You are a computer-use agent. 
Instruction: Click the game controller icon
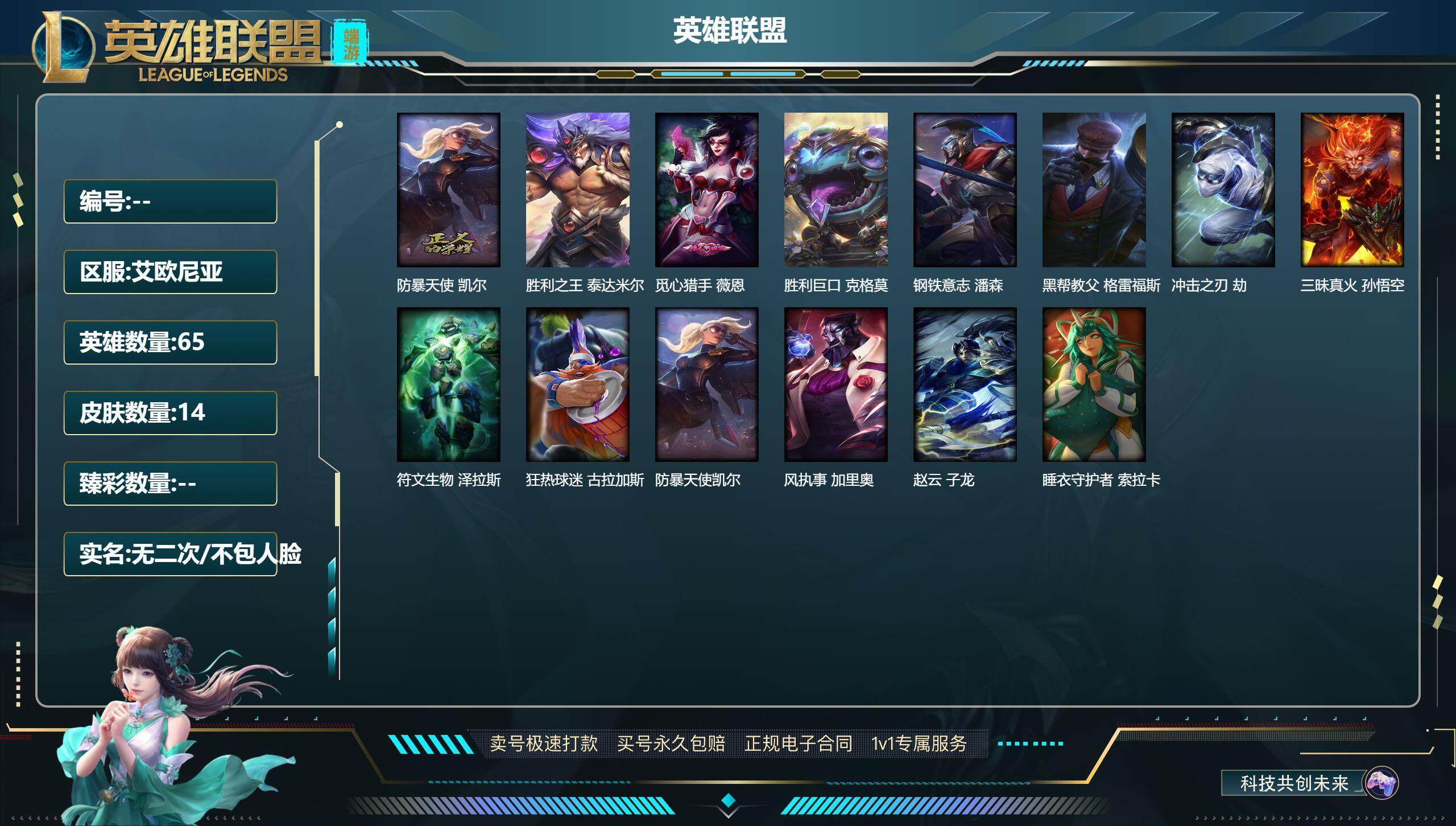pyautogui.click(x=1381, y=783)
